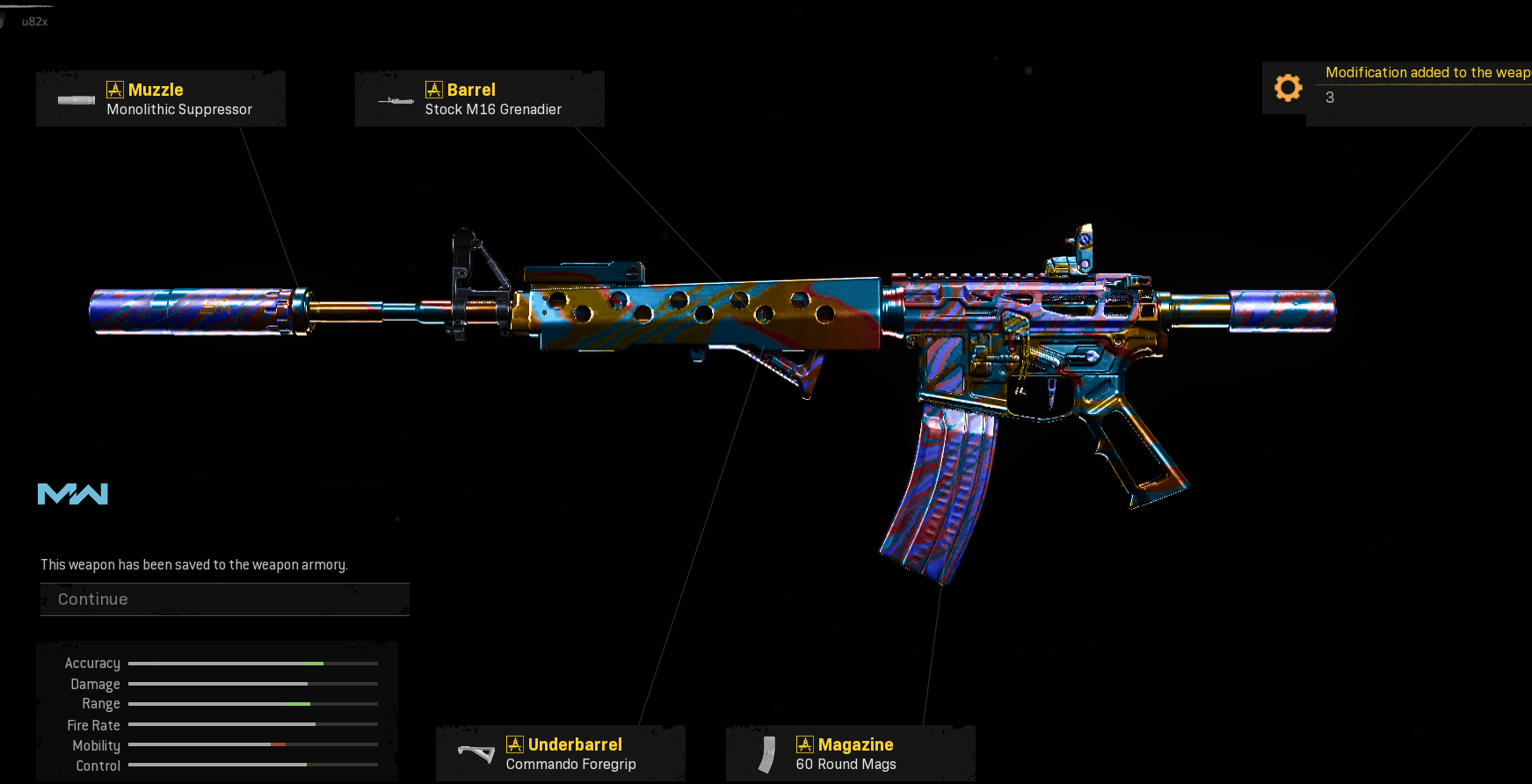1532x784 pixels.
Task: Open the Barrel Stock M16 Grenadier slot
Action: coord(479,99)
